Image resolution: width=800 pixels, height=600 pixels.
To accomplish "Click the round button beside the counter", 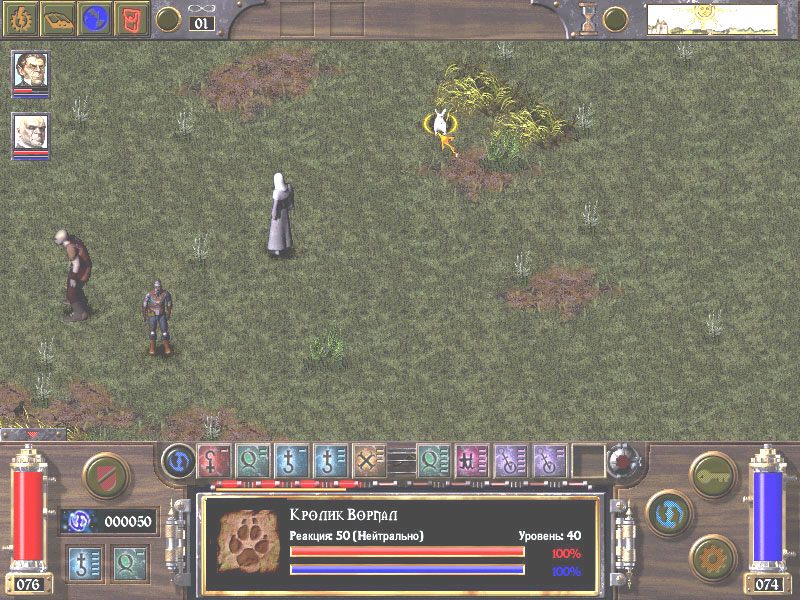I will click(169, 18).
